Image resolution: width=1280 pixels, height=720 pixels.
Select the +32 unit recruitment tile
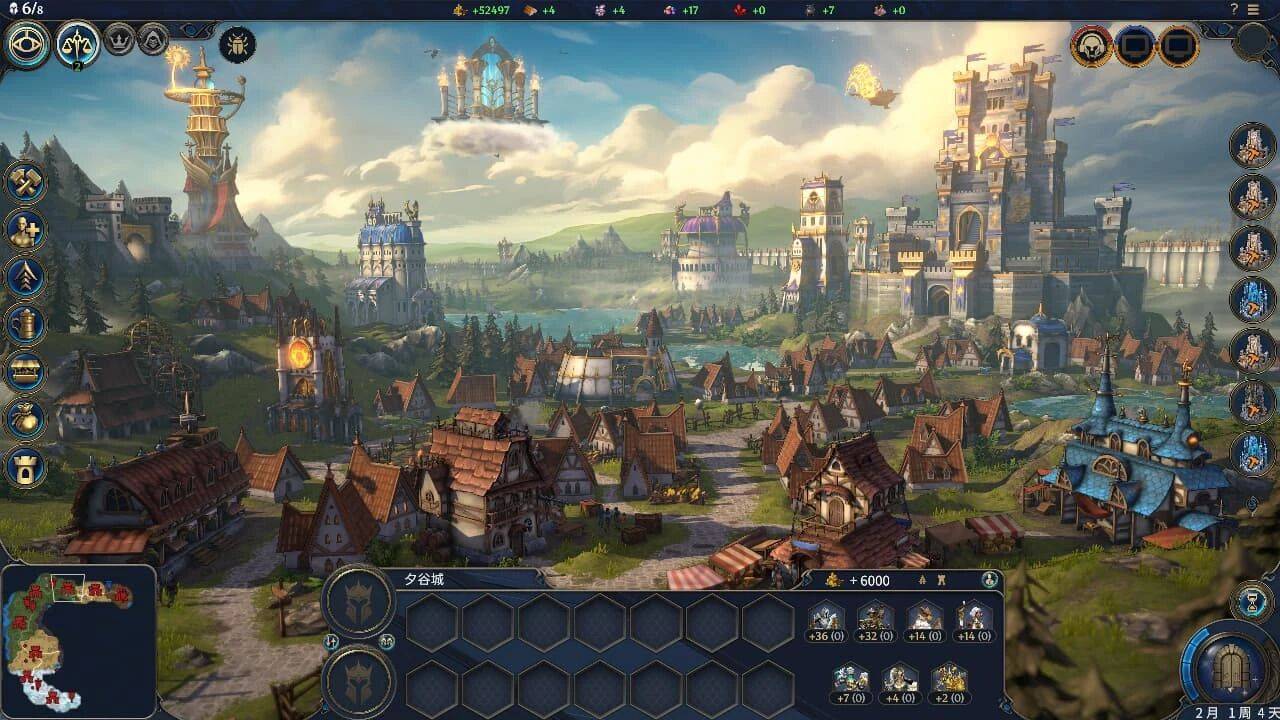pyautogui.click(x=876, y=622)
